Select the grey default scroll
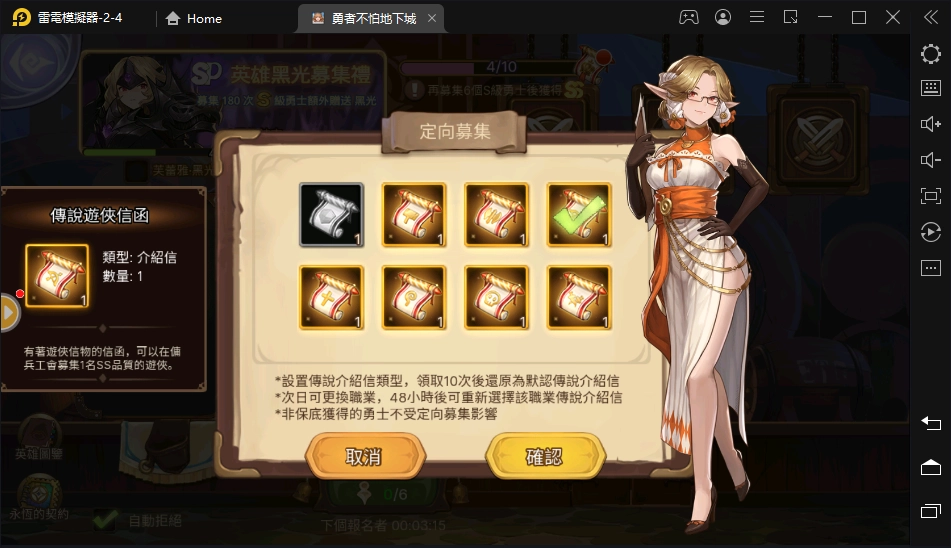The height and width of the screenshot is (548, 951). pos(332,214)
